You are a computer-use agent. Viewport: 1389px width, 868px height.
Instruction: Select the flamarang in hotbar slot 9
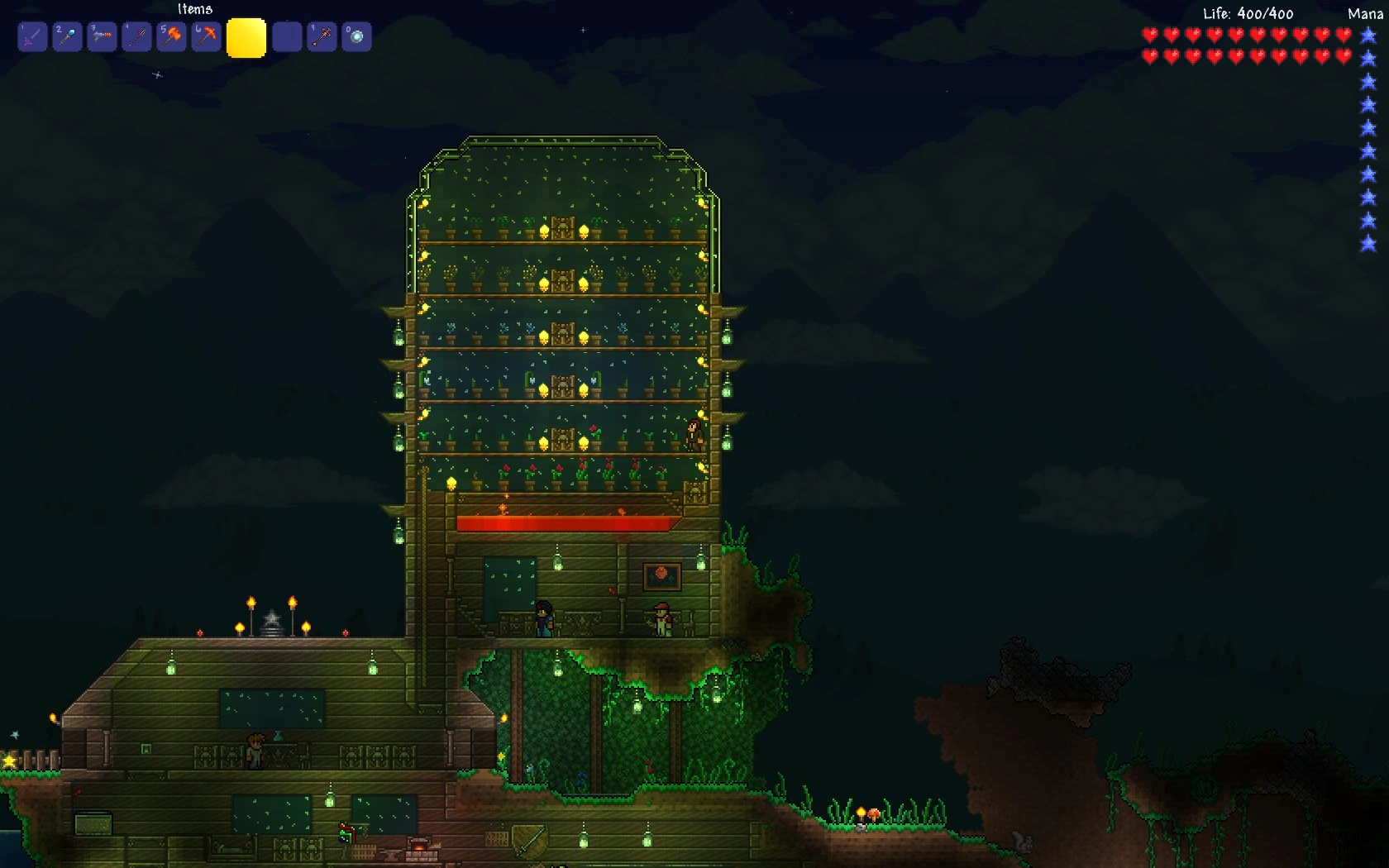pos(322,36)
